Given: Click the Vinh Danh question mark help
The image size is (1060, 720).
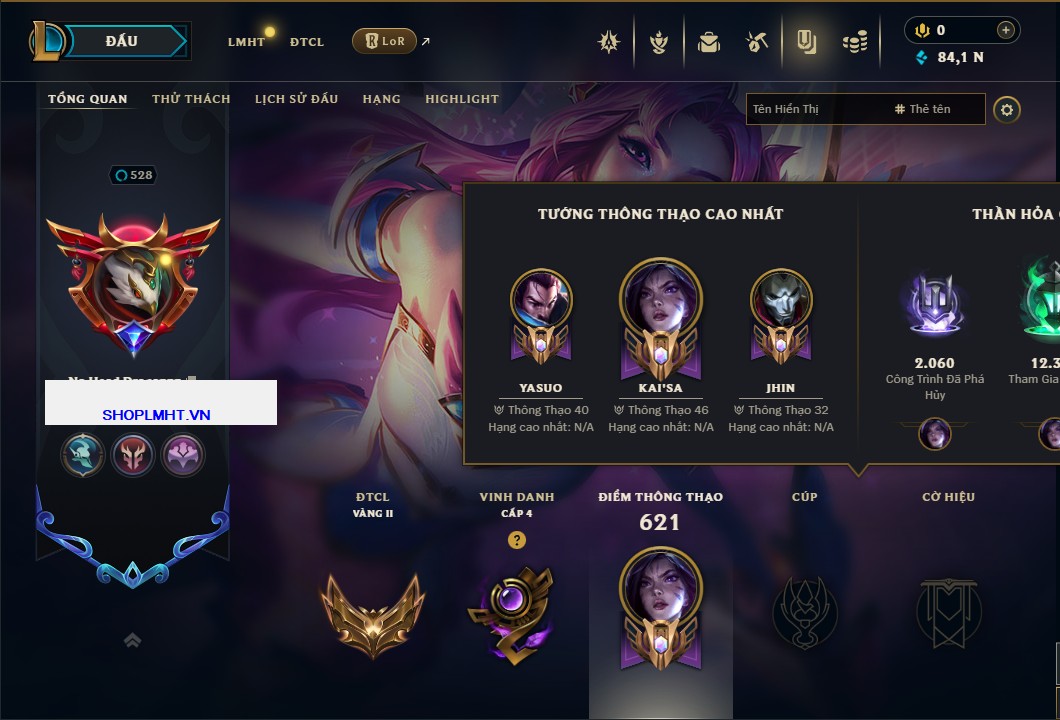Looking at the screenshot, I should point(516,540).
